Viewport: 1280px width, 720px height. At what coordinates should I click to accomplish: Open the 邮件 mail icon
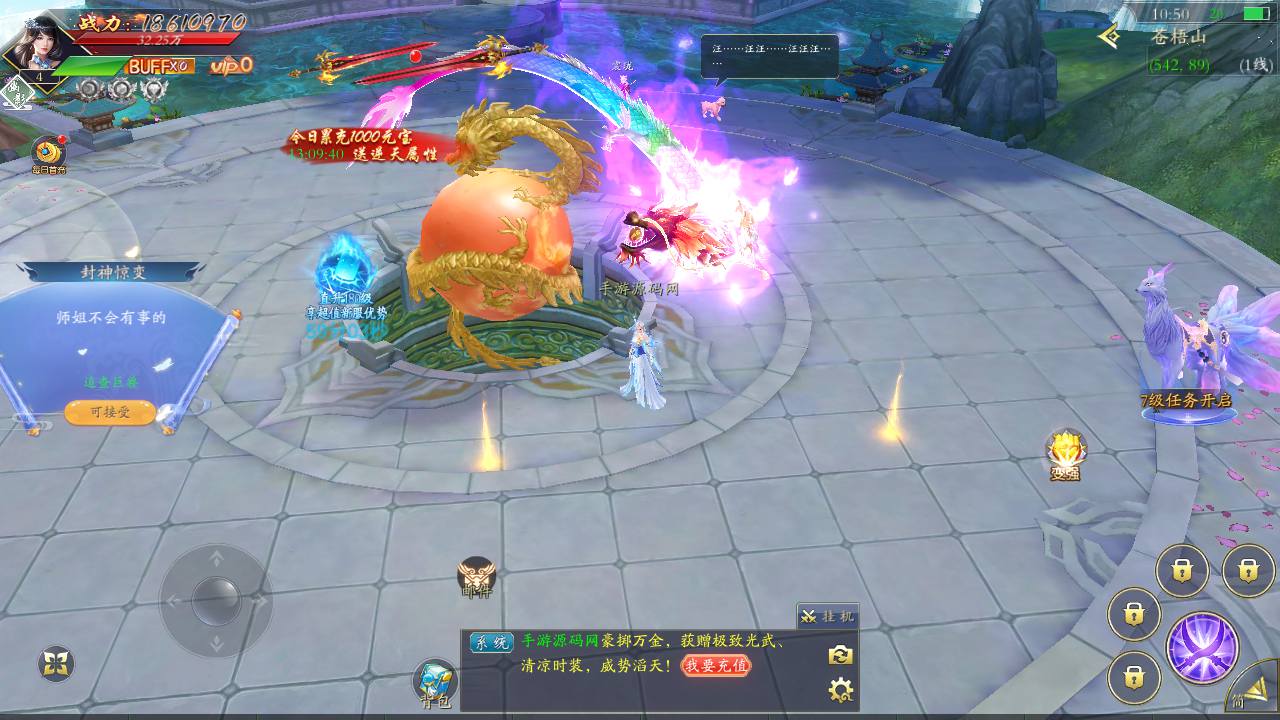476,577
